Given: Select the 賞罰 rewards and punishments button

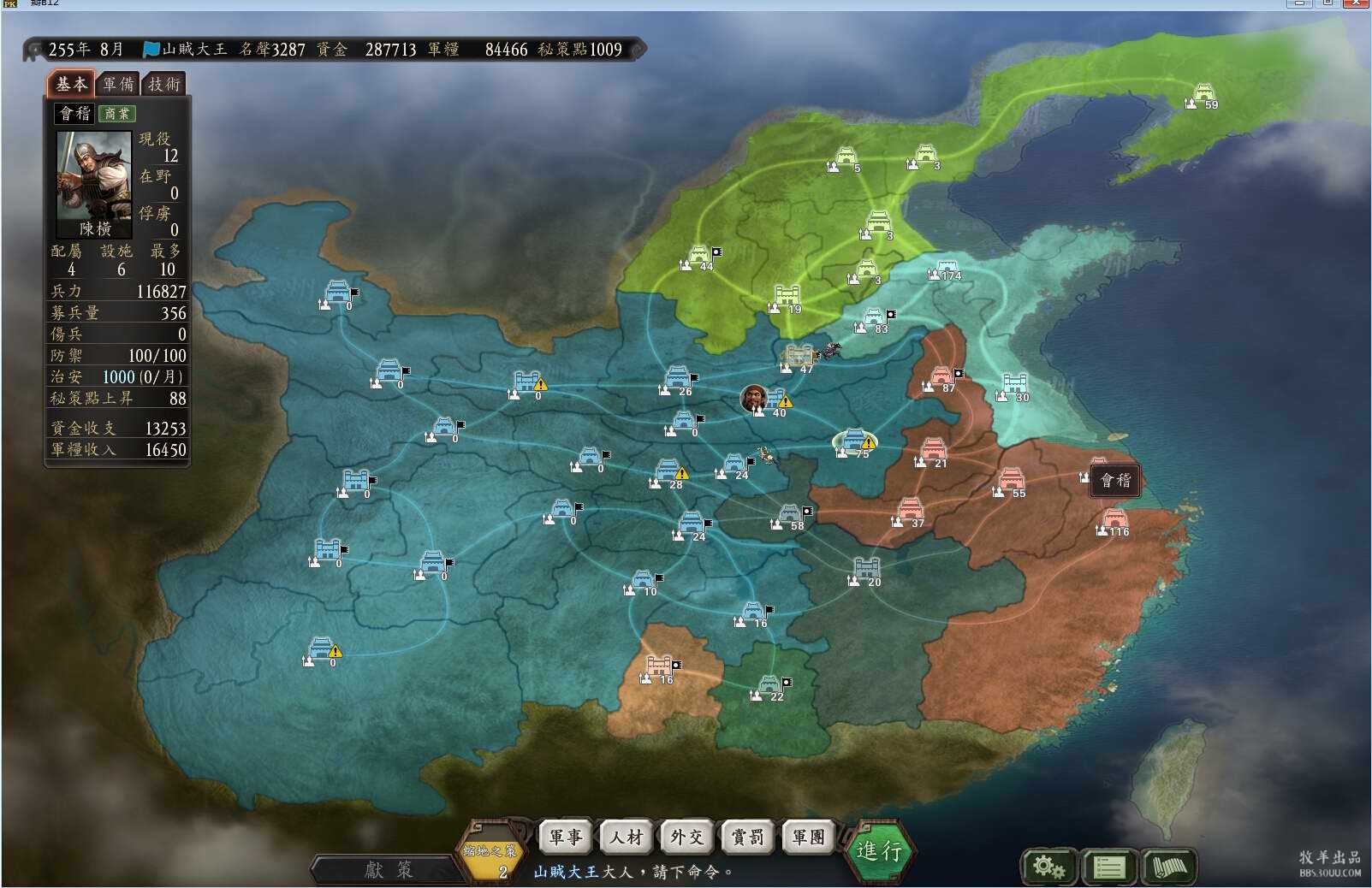Looking at the screenshot, I should coord(747,837).
